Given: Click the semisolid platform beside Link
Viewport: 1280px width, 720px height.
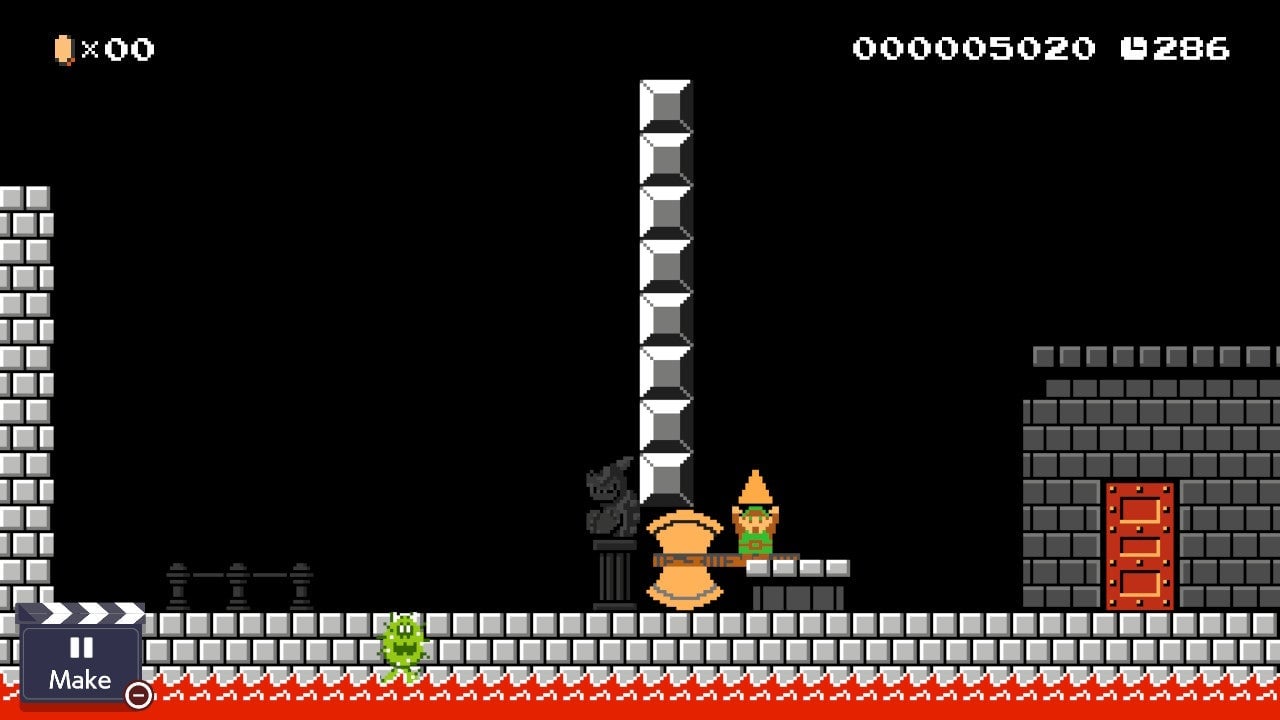Looking at the screenshot, I should (x=800, y=565).
